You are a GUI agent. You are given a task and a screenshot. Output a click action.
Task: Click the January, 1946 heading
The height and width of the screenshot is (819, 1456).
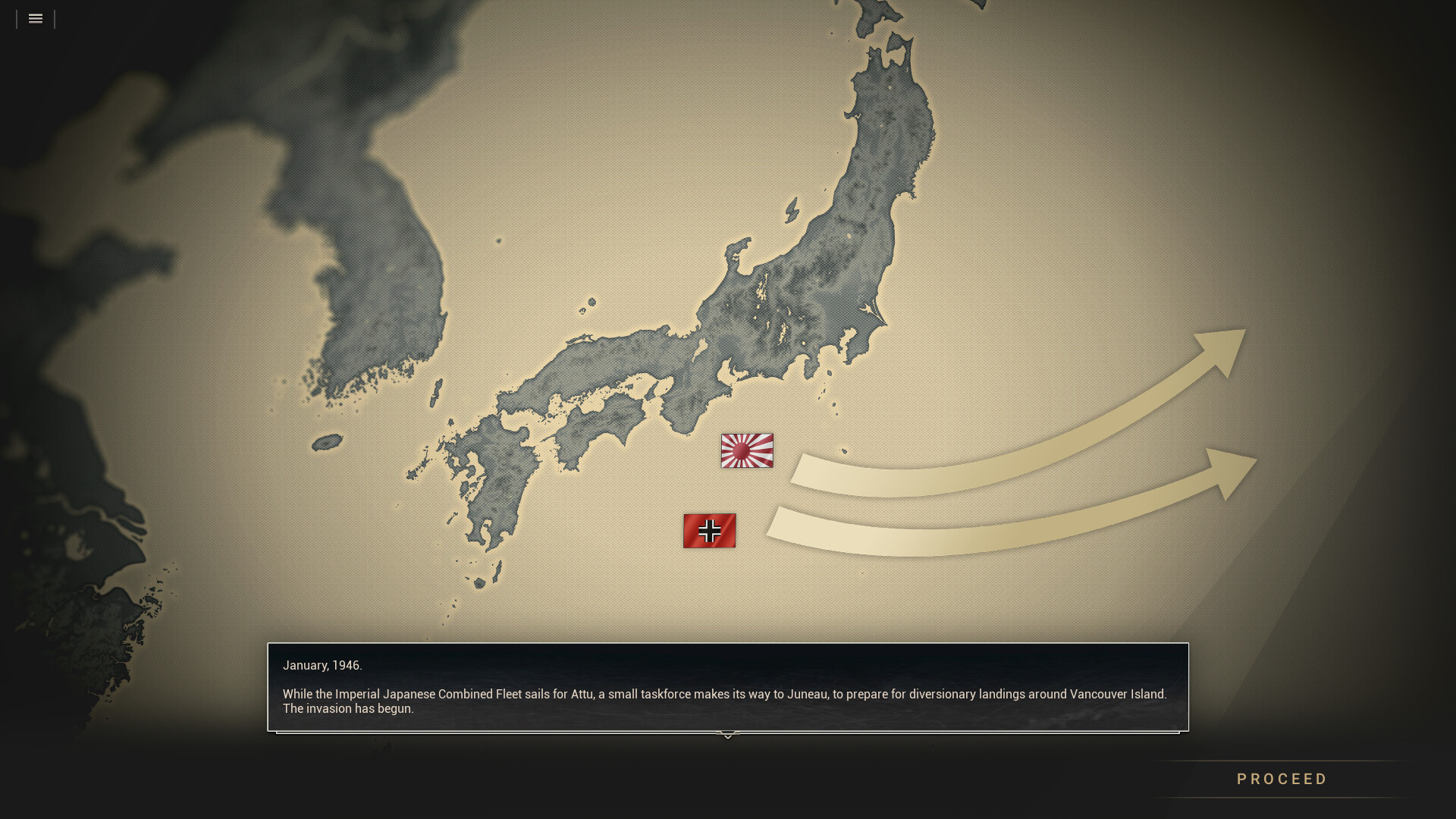coord(322,665)
